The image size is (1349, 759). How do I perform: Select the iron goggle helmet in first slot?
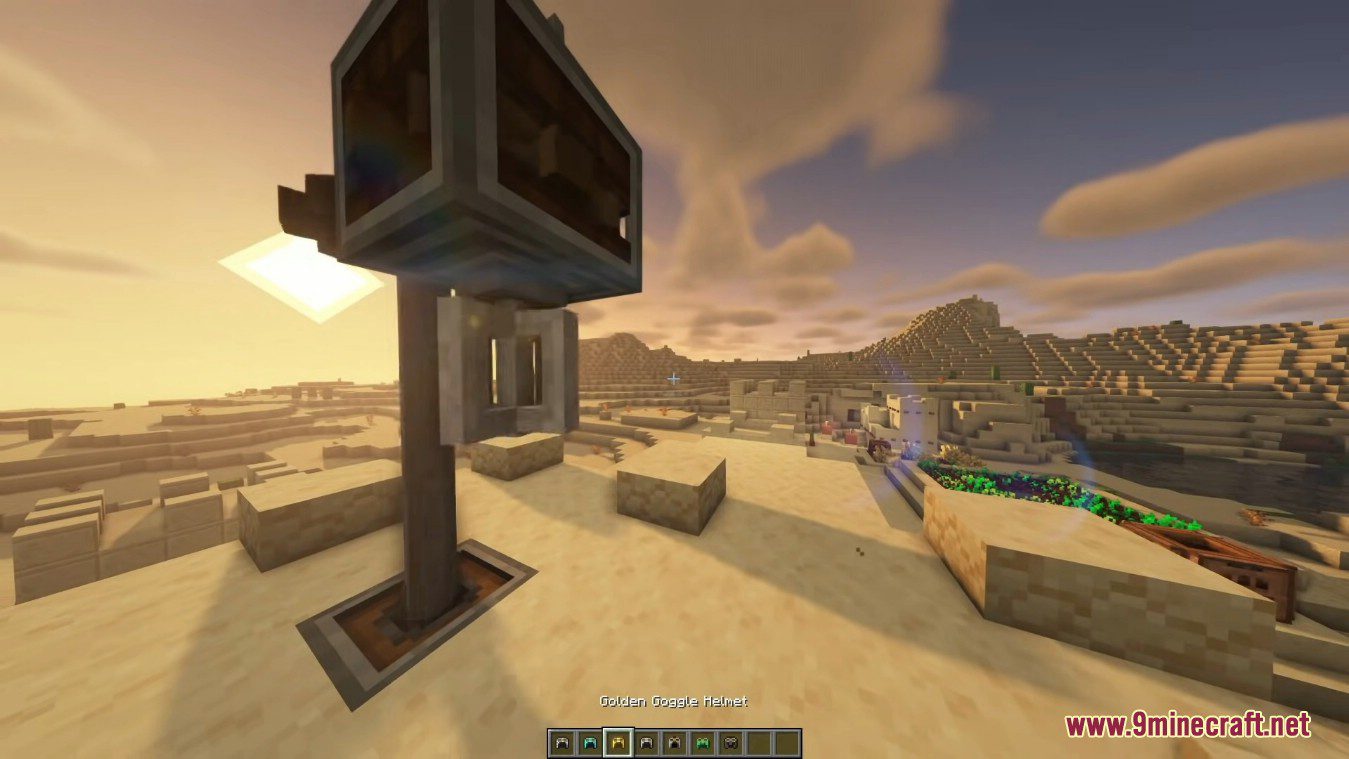(x=563, y=741)
